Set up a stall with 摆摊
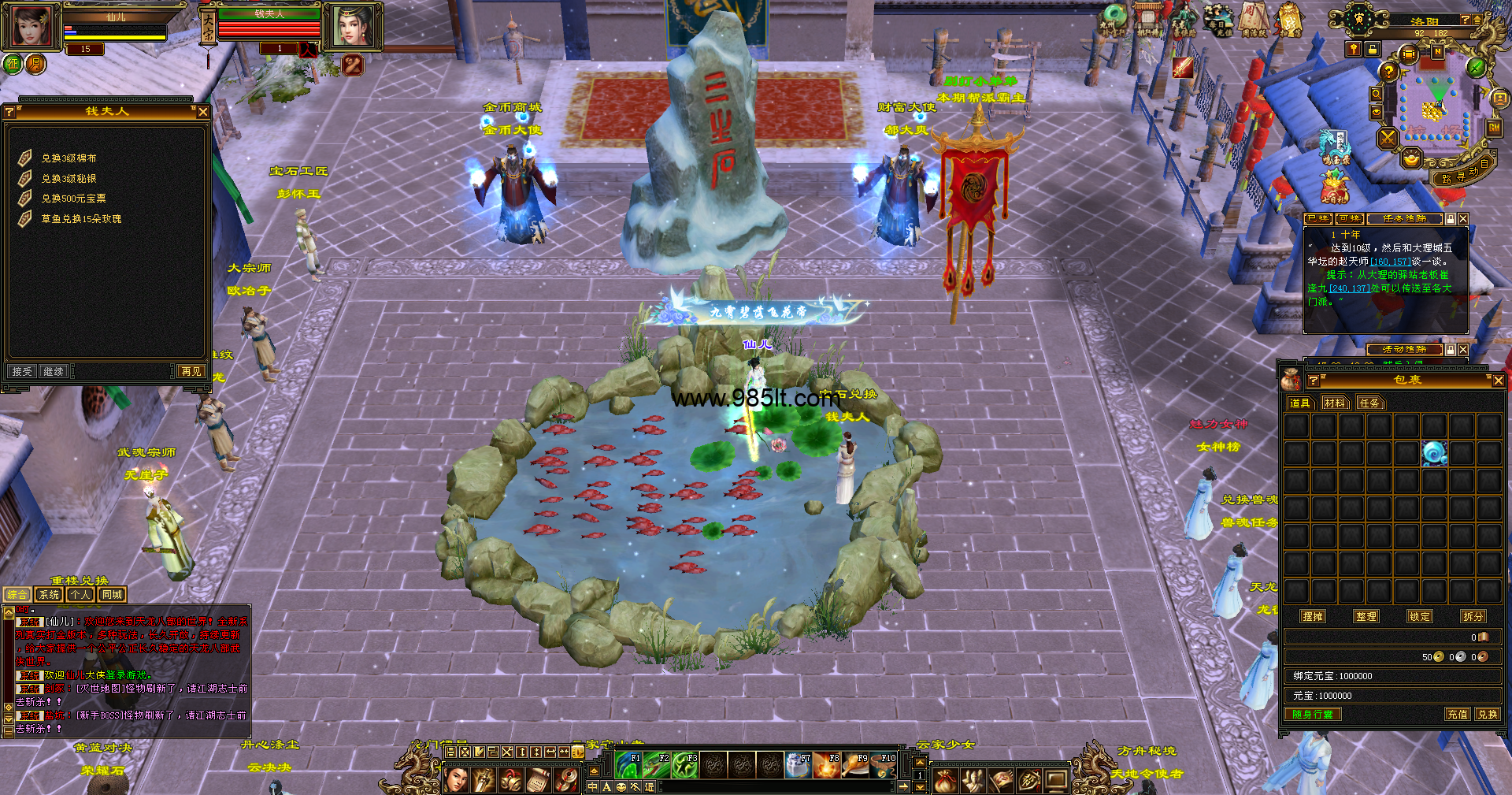The height and width of the screenshot is (795, 1512). pyautogui.click(x=1313, y=616)
